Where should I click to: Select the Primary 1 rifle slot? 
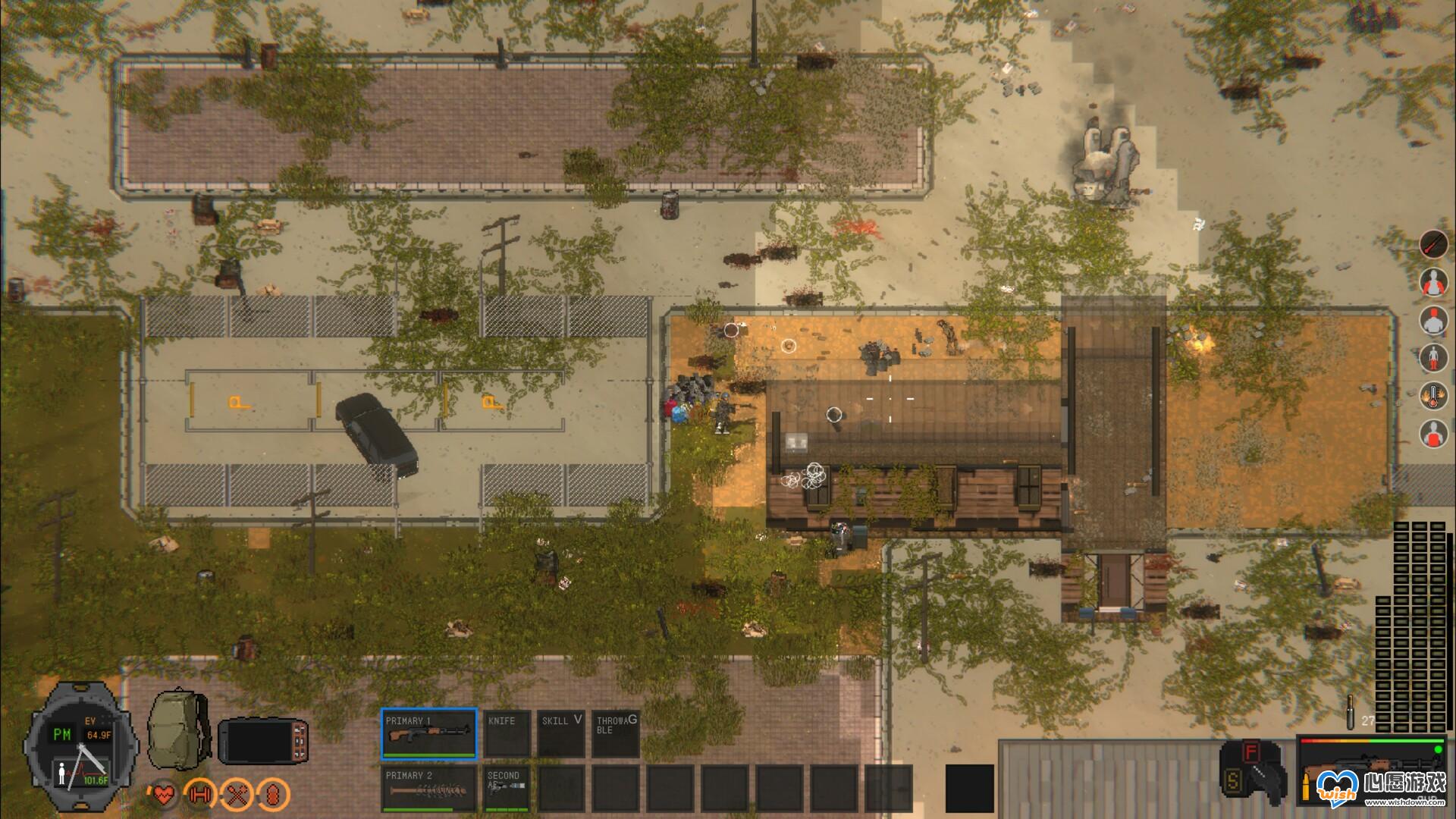pos(428,734)
